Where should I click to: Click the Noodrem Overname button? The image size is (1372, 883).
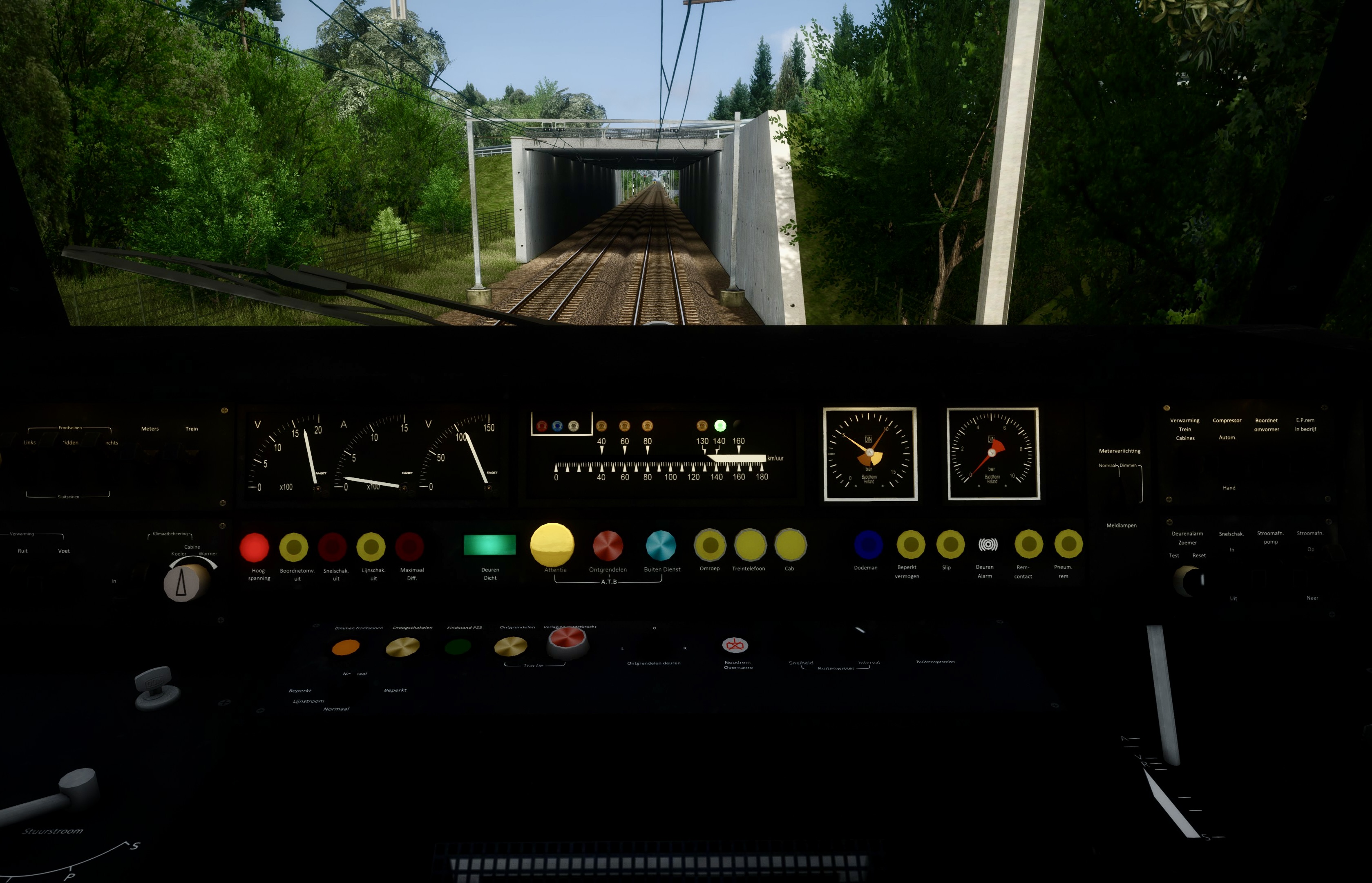click(x=735, y=645)
